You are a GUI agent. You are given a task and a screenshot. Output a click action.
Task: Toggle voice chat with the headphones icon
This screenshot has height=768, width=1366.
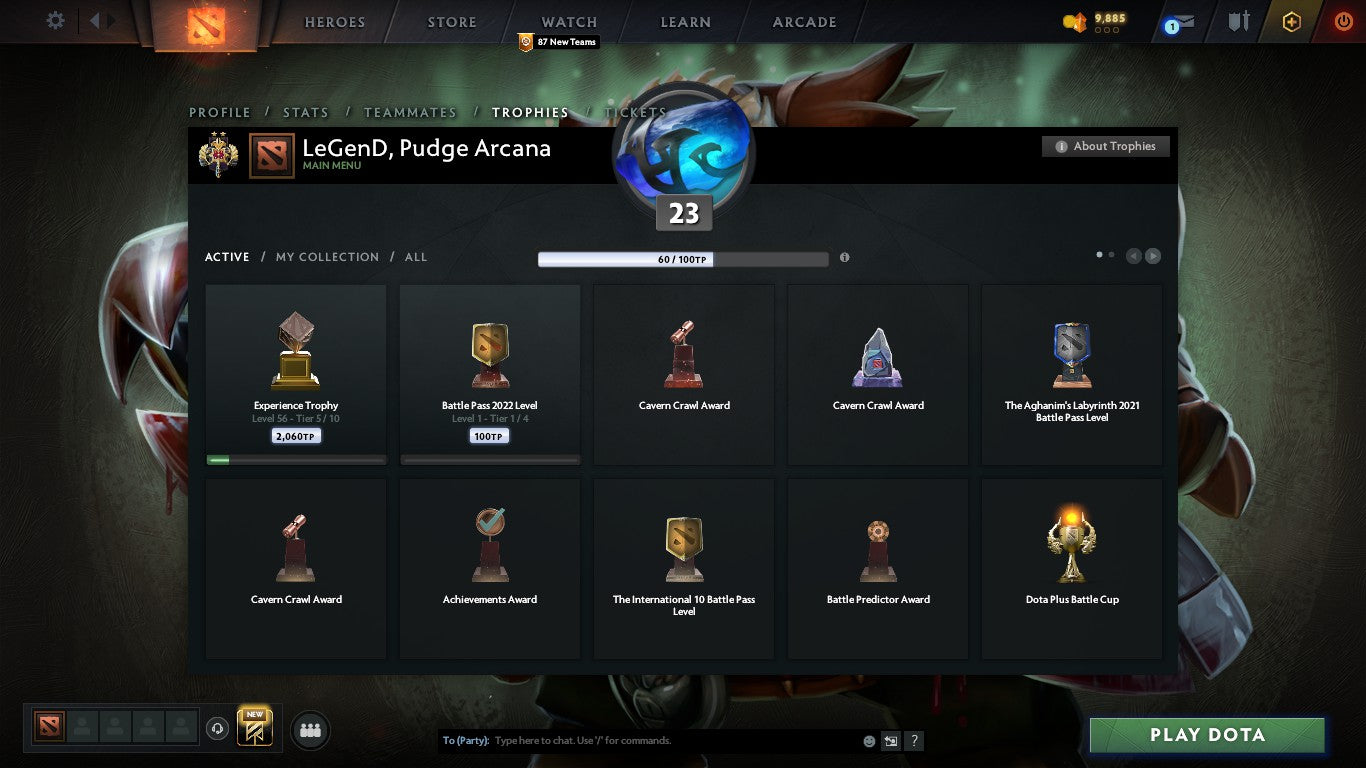coord(218,729)
